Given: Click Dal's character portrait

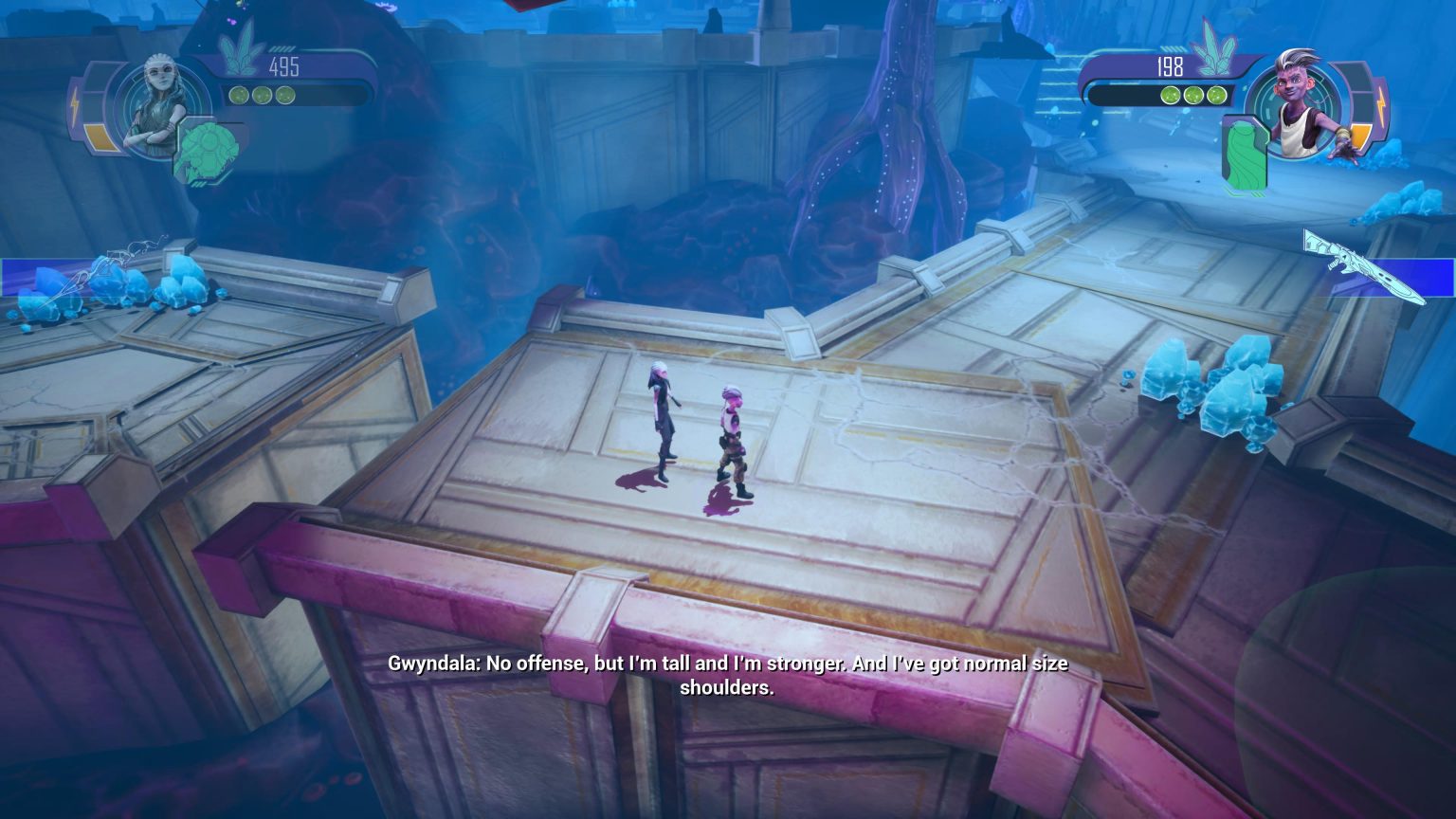Looking at the screenshot, I should (x=1301, y=102).
